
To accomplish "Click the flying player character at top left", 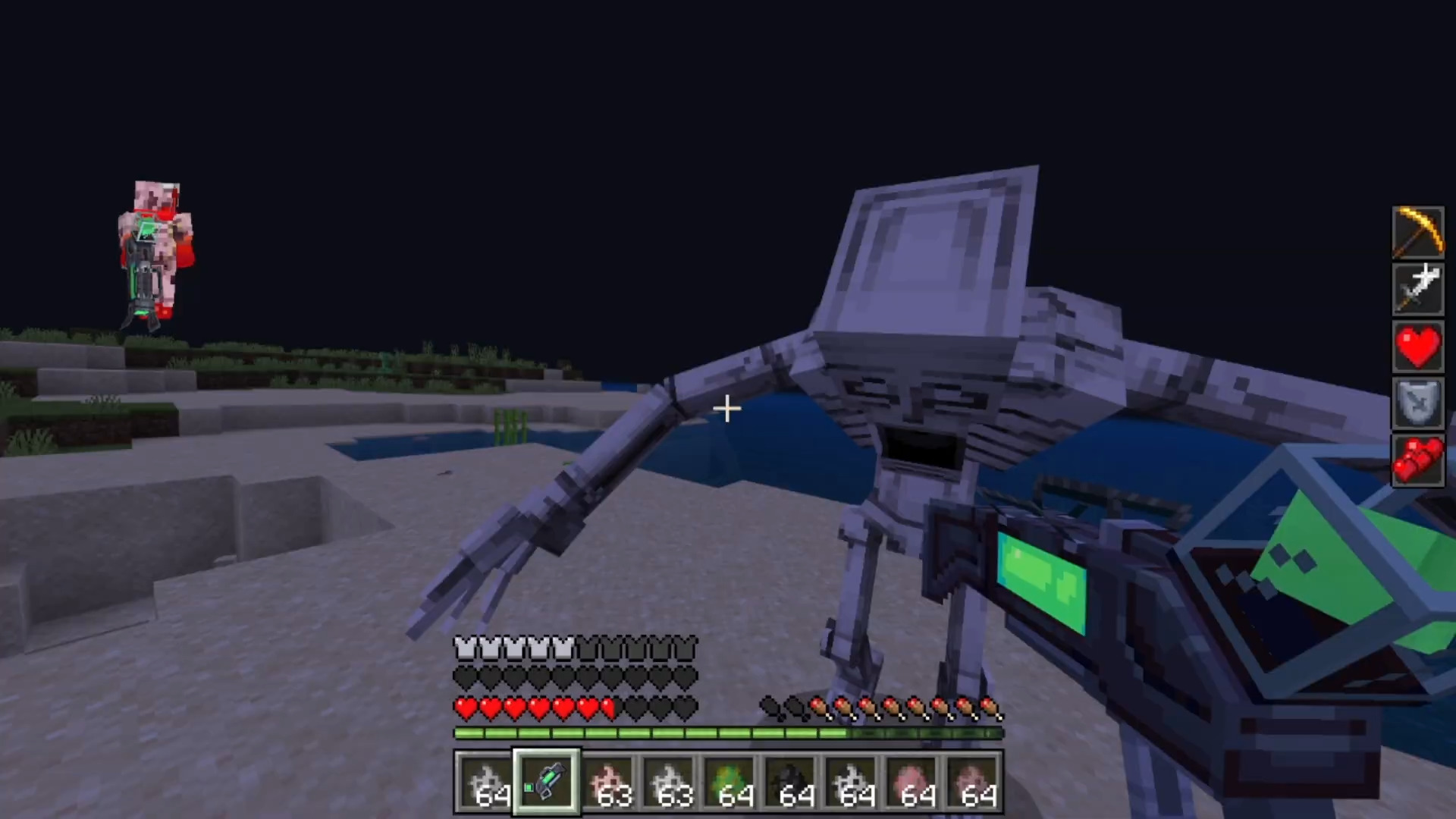I will point(155,243).
